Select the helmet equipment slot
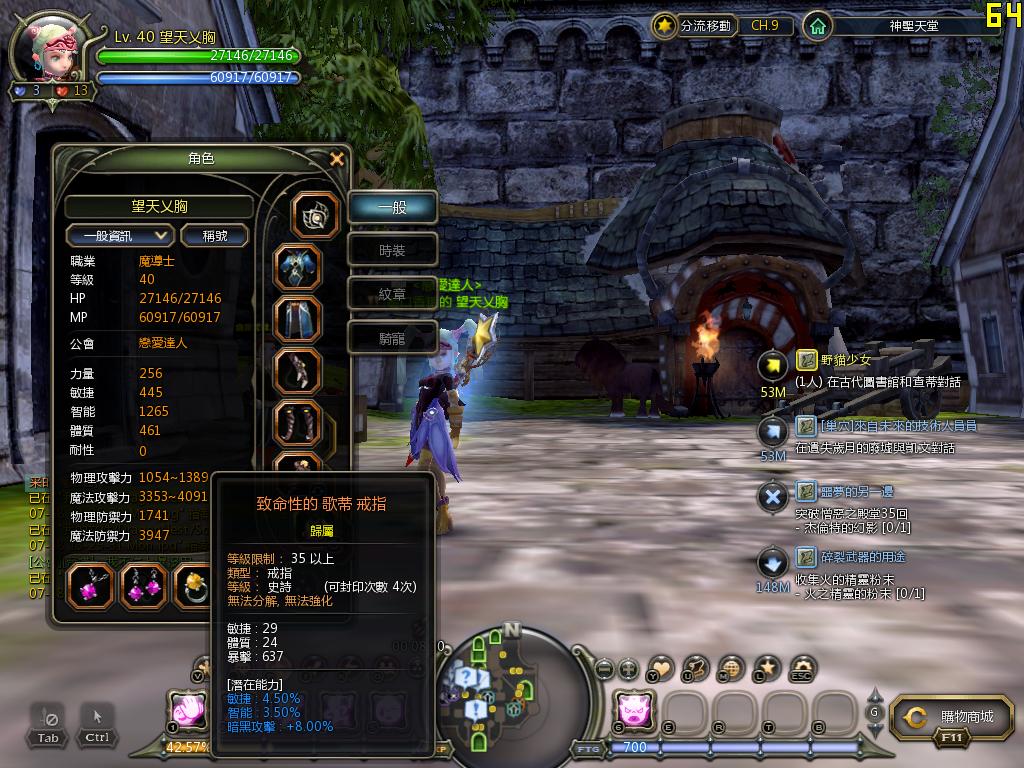The height and width of the screenshot is (768, 1024). 315,217
